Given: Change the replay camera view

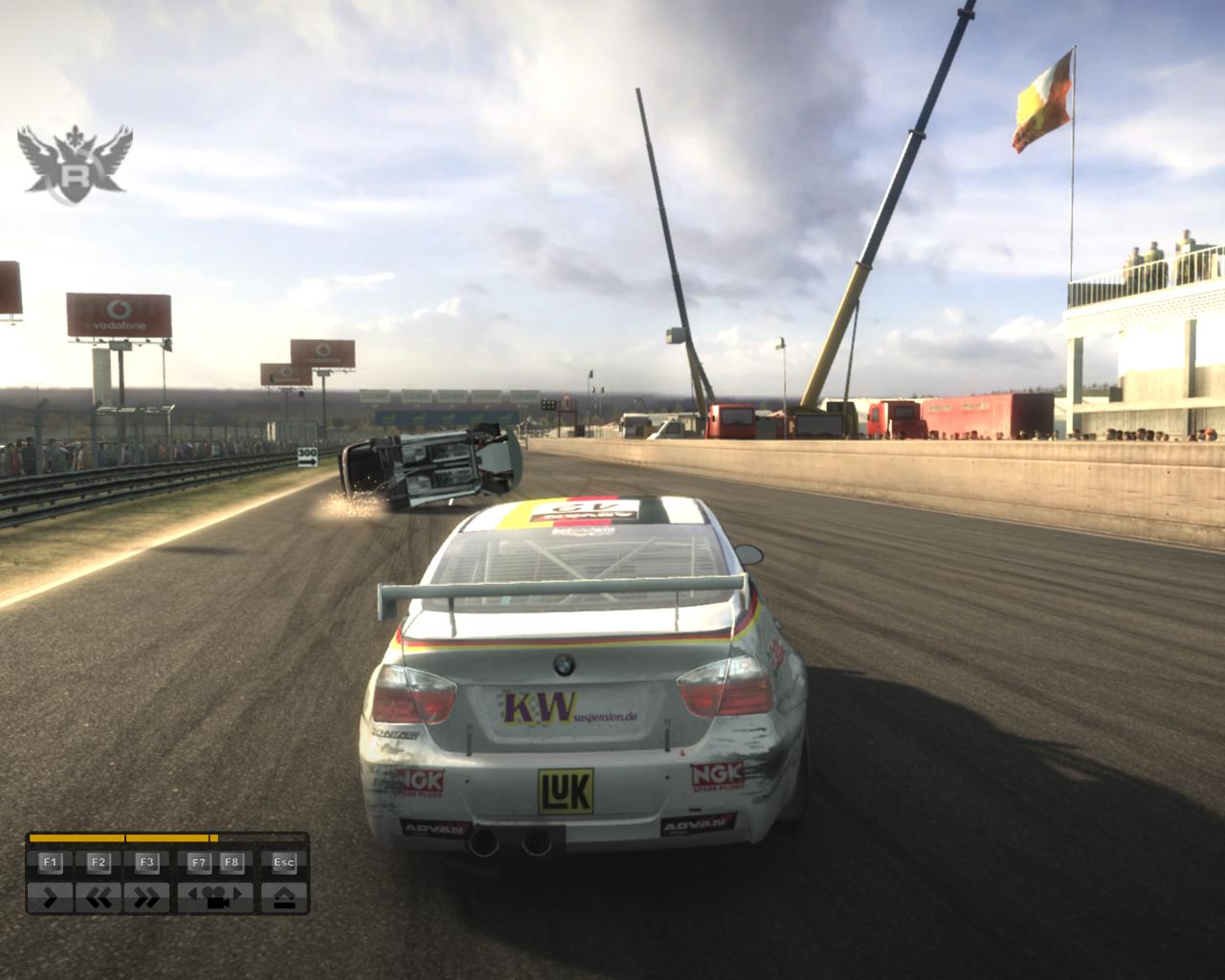Looking at the screenshot, I should [x=215, y=898].
